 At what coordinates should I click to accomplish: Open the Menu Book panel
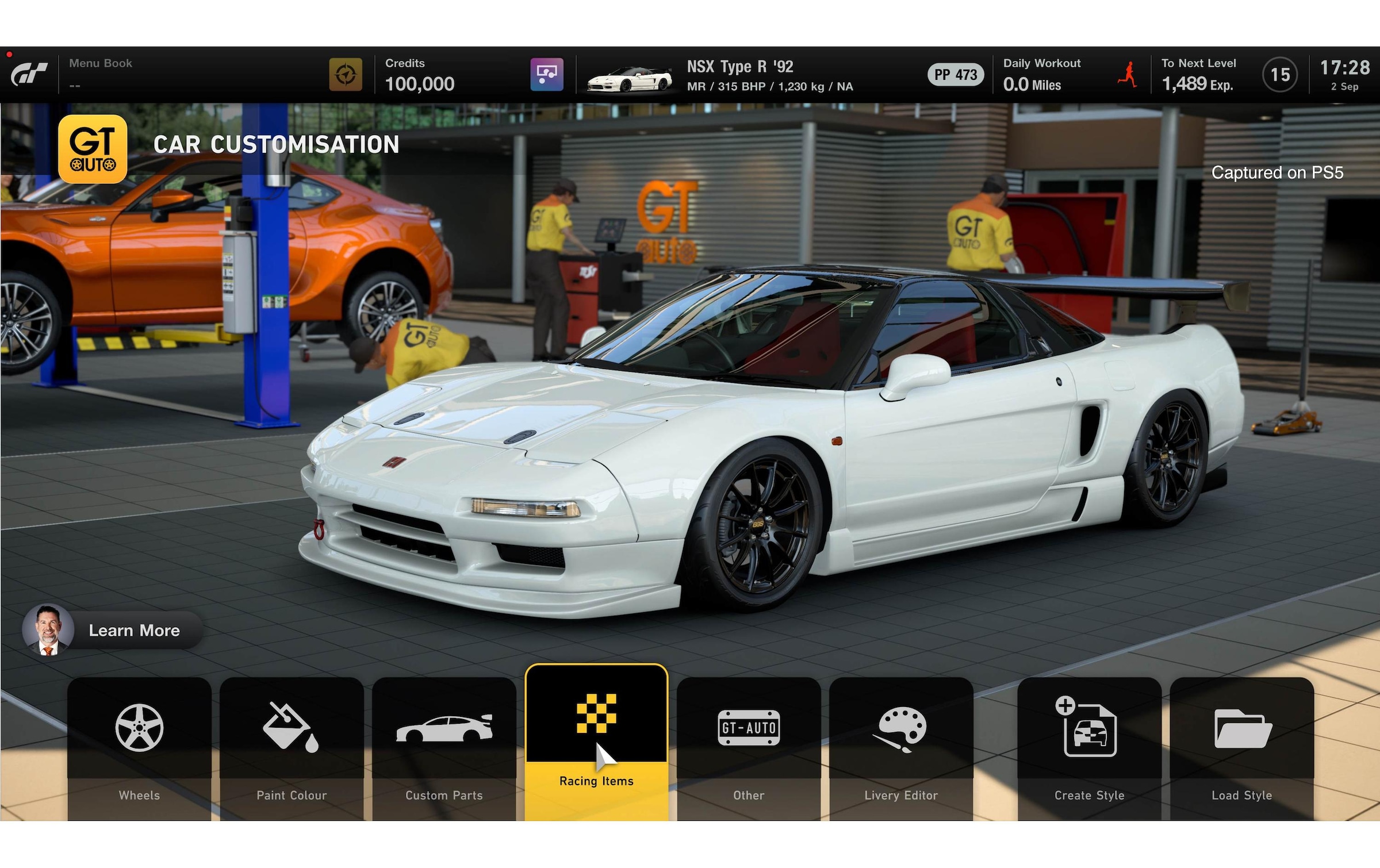[101, 74]
